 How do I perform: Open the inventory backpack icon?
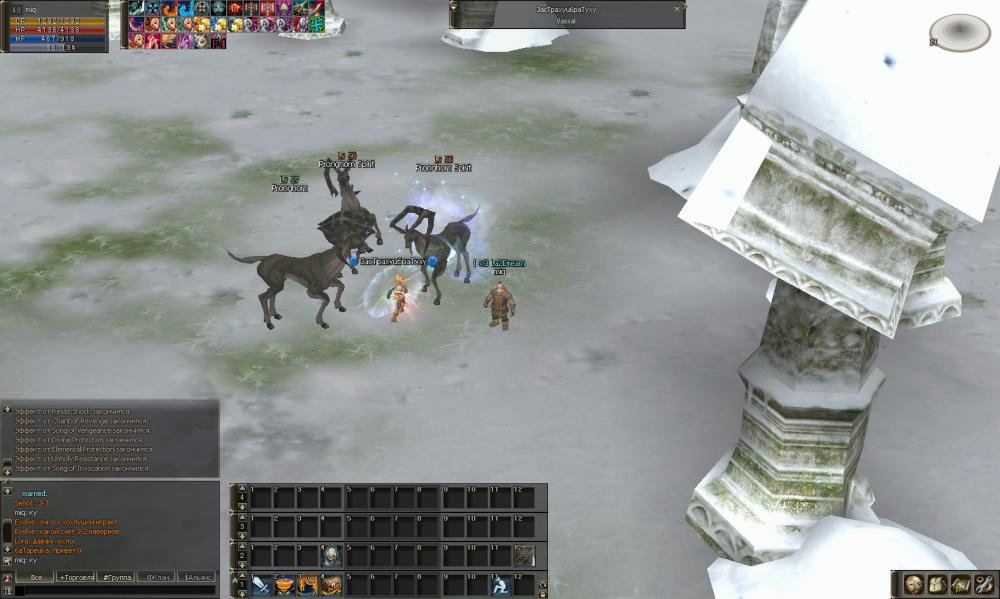pyautogui.click(x=937, y=584)
